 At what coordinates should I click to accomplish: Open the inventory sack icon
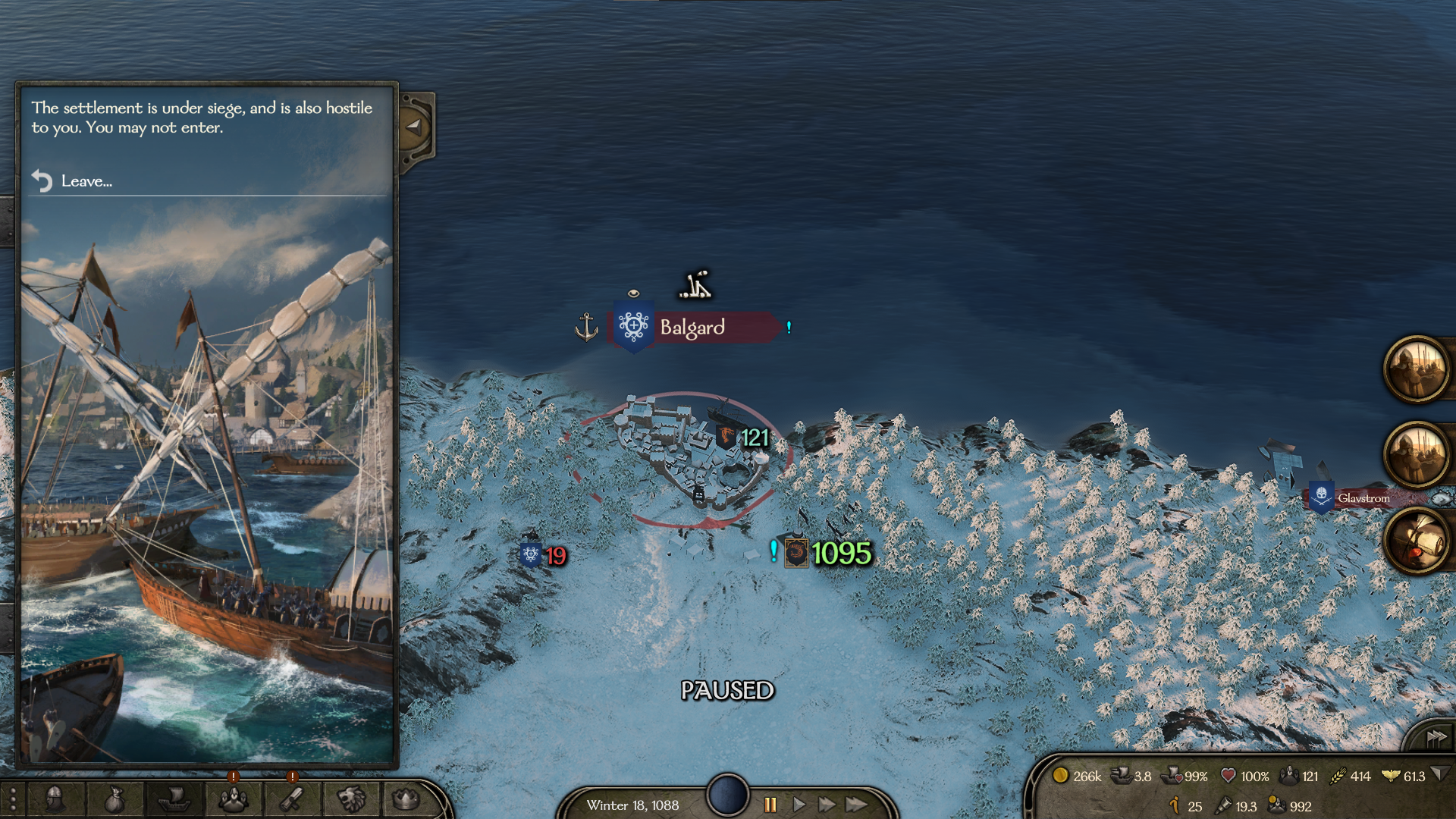click(x=114, y=799)
